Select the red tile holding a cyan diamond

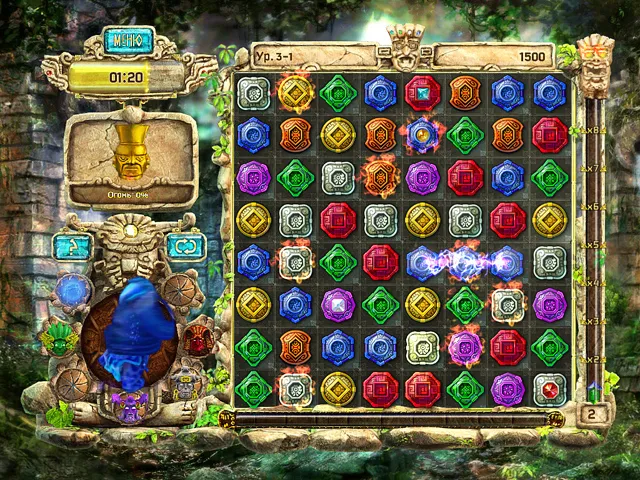tap(422, 93)
